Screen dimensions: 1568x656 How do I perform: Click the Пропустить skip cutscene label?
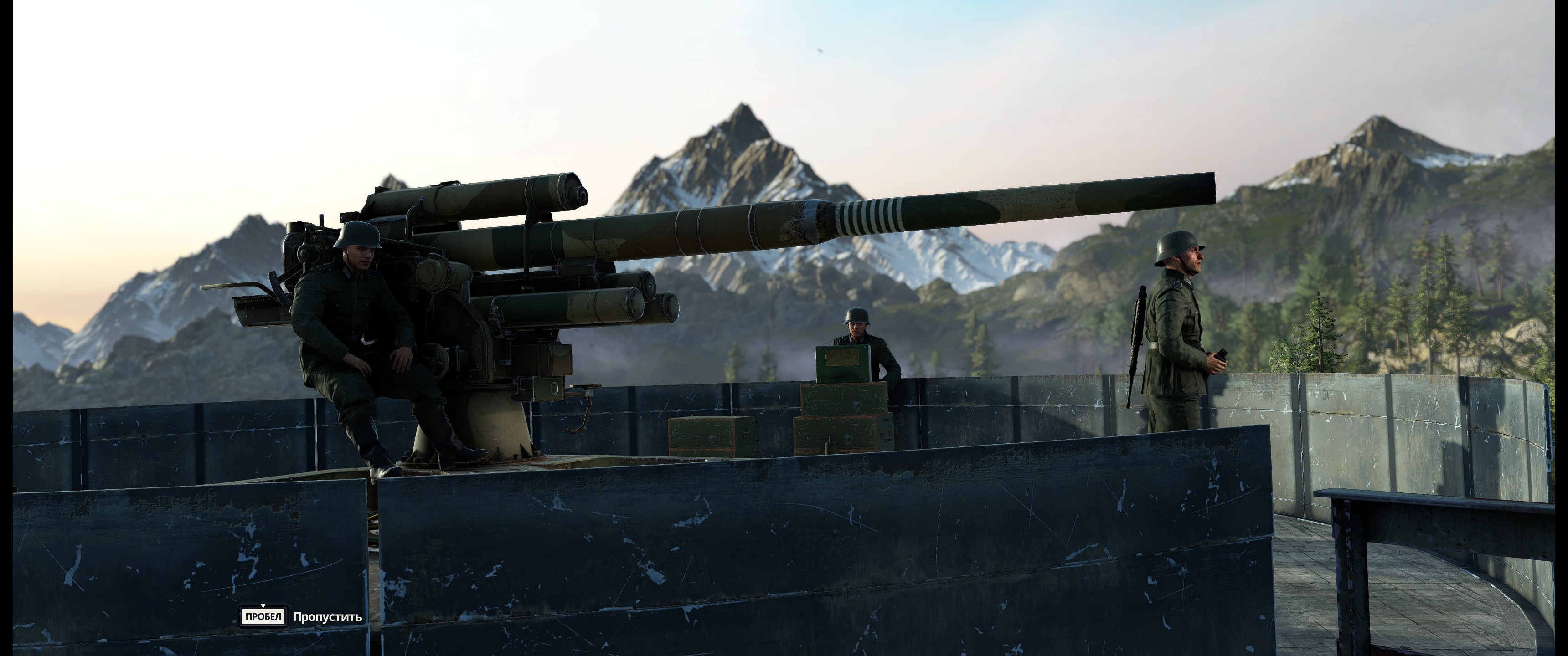(x=327, y=617)
